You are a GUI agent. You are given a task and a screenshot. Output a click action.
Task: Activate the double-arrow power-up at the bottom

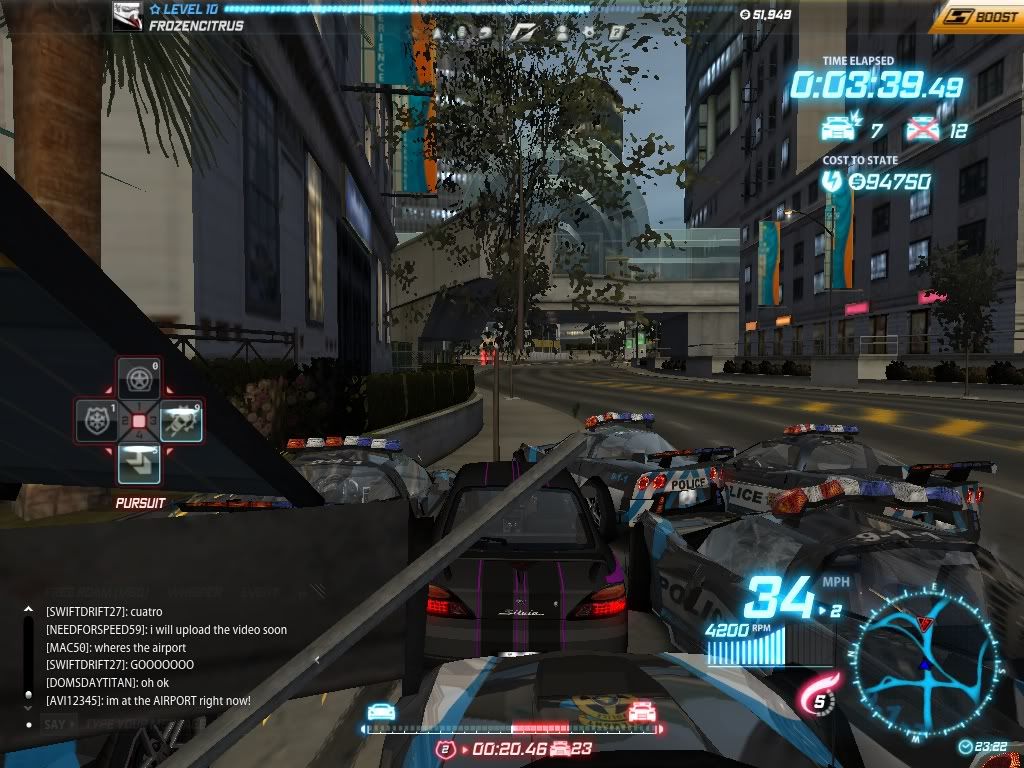pos(138,463)
